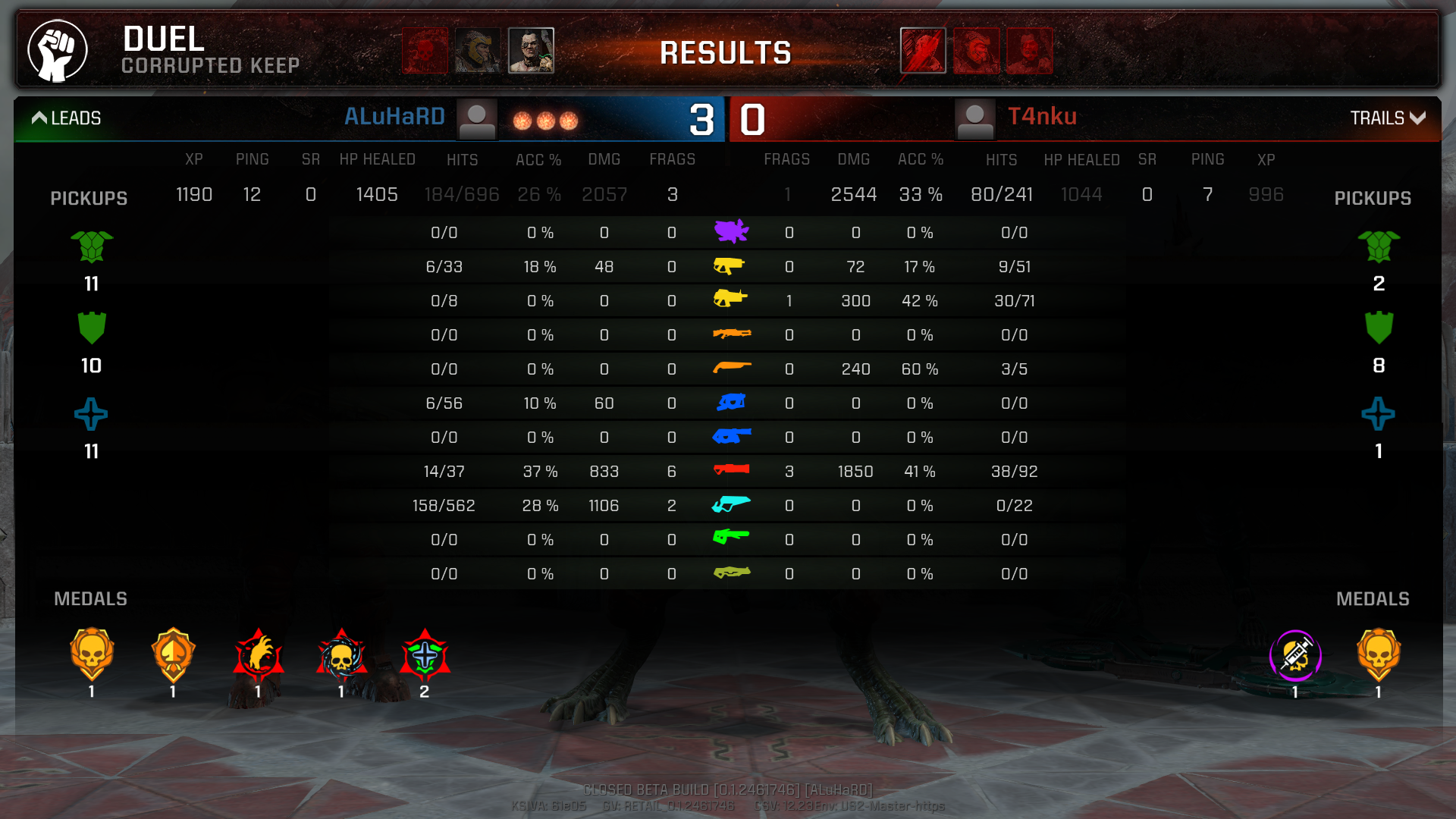Open T4nku's player profile name
The width and height of the screenshot is (1456, 819).
tap(1042, 117)
